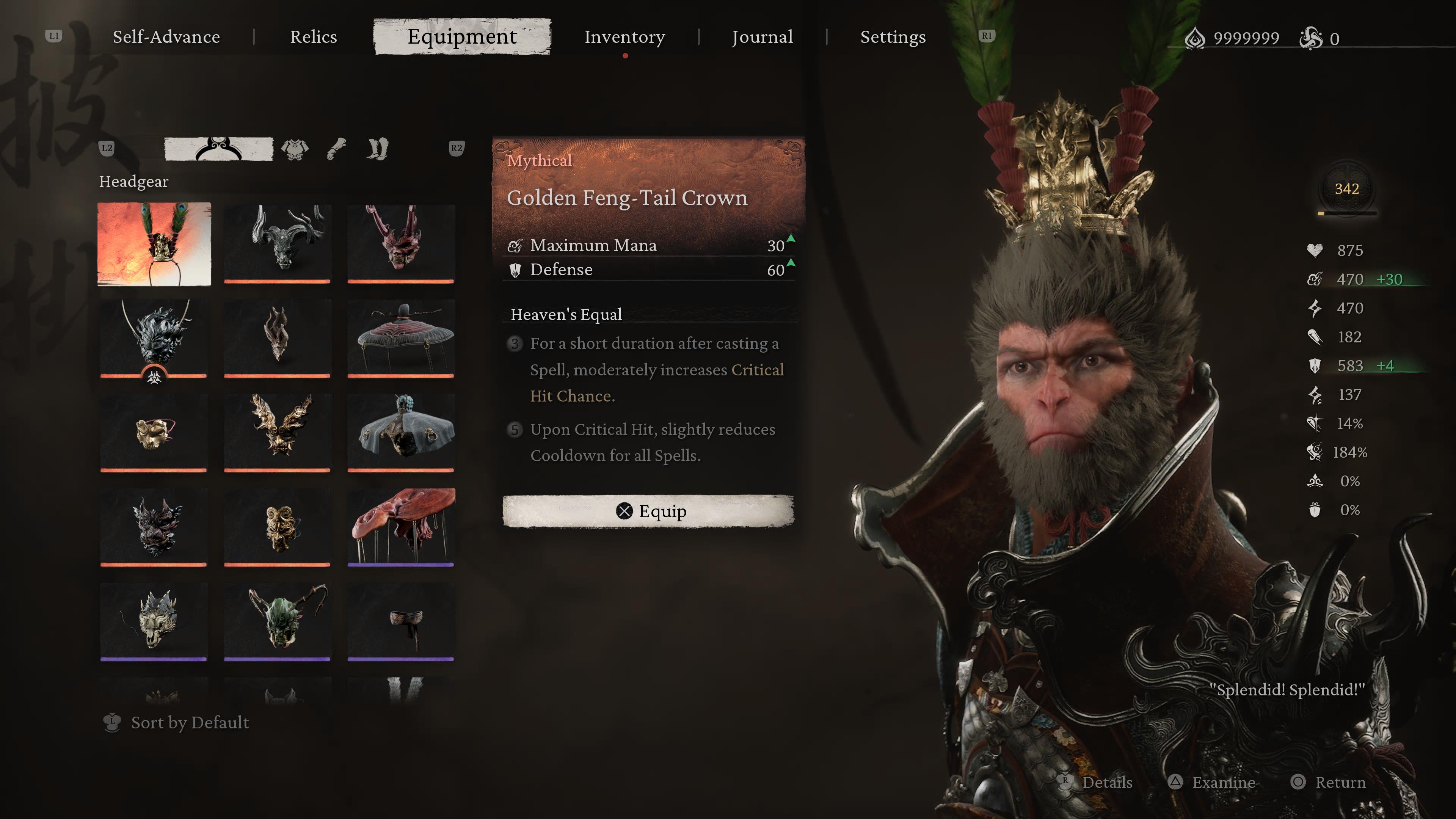Screen dimensions: 1456x819
Task: Switch to the arm guard category
Action: [x=336, y=149]
